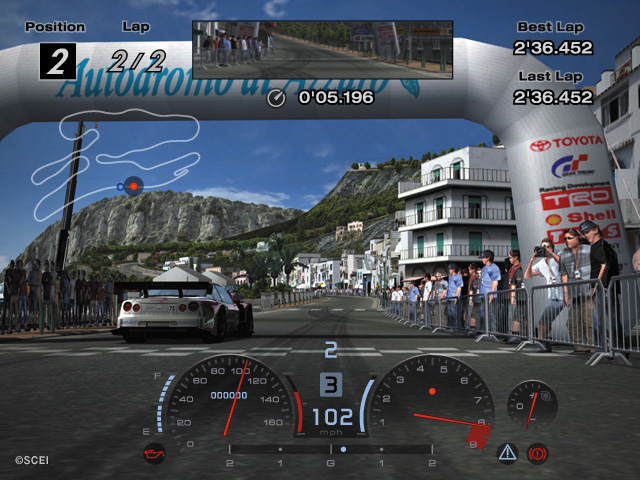The height and width of the screenshot is (480, 640).
Task: Click the red brake warning icon
Action: 537,453
